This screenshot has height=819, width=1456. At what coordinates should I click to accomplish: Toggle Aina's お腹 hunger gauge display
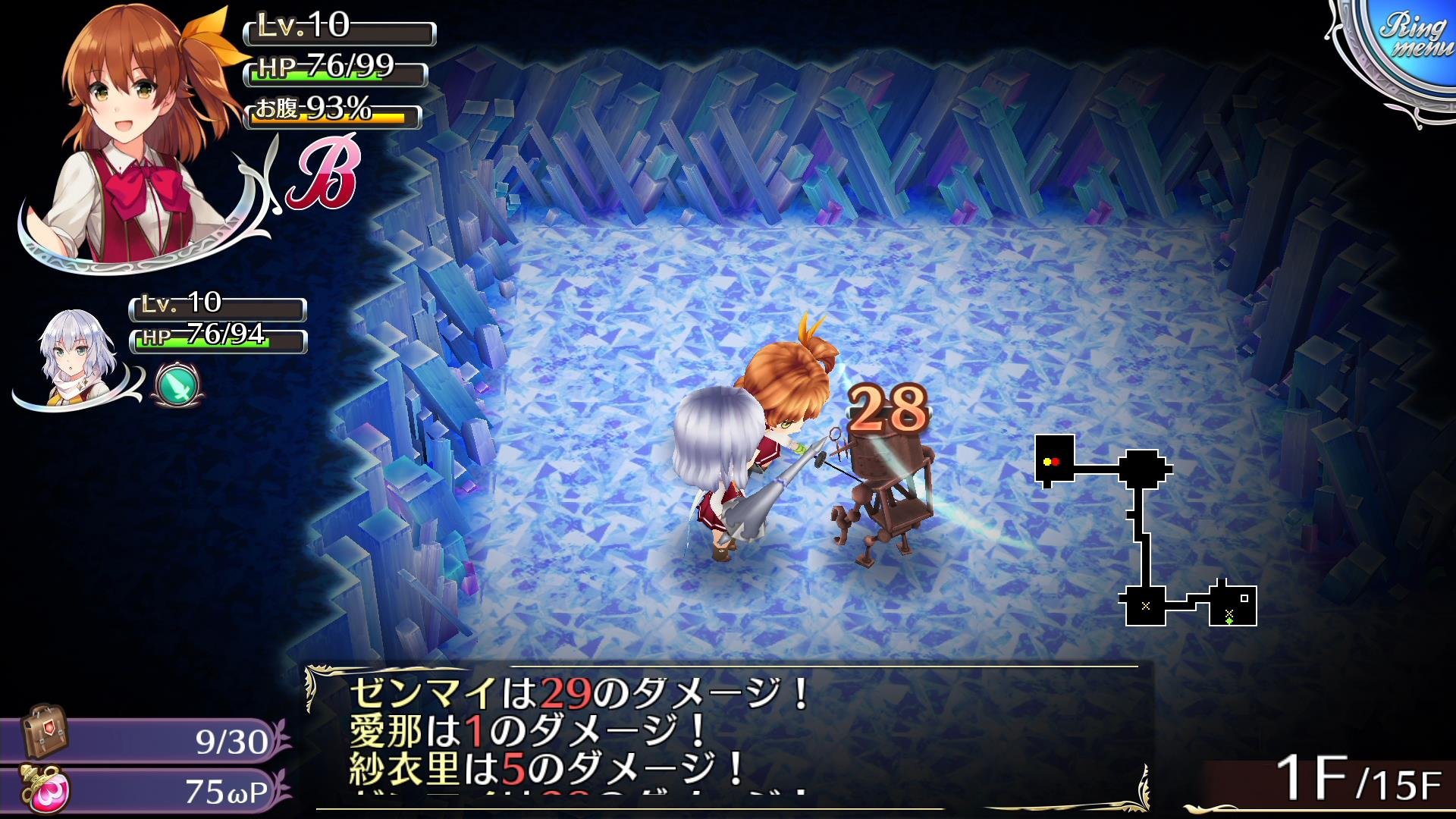click(330, 115)
